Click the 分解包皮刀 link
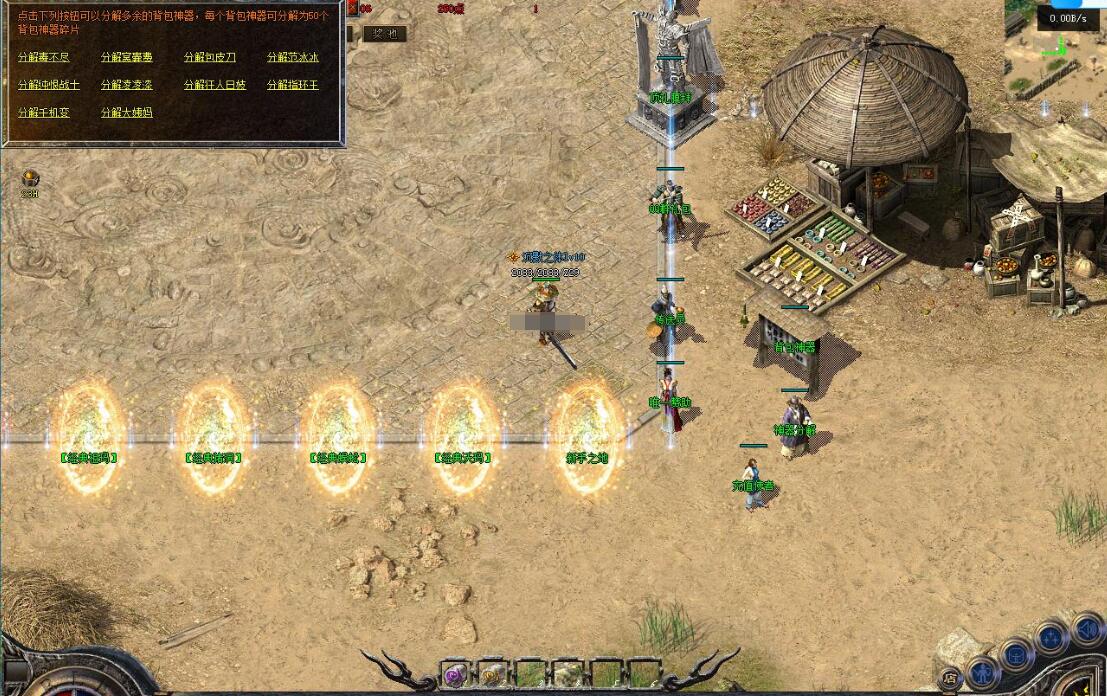The height and width of the screenshot is (696, 1107). pos(210,58)
